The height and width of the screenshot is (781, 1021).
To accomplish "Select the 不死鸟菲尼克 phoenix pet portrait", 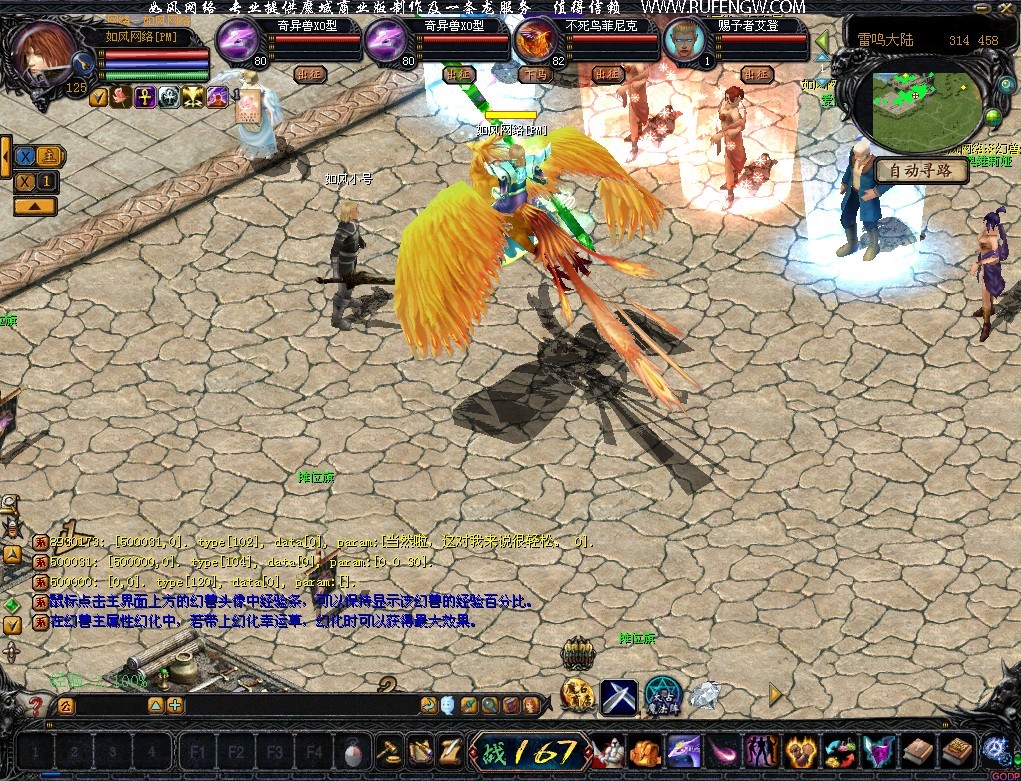I will point(541,43).
